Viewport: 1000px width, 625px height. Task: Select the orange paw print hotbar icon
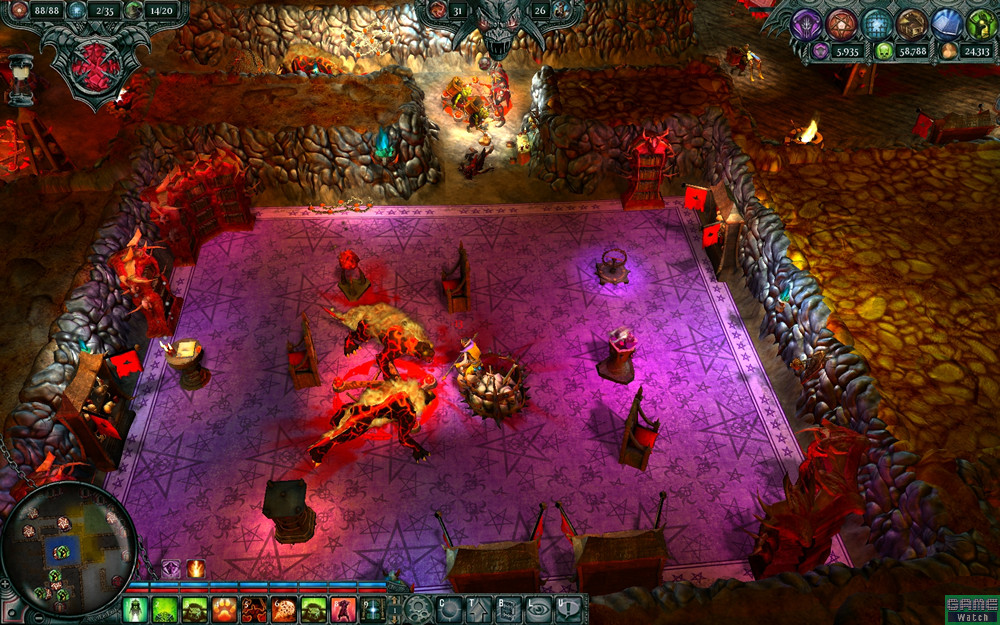[x=224, y=609]
